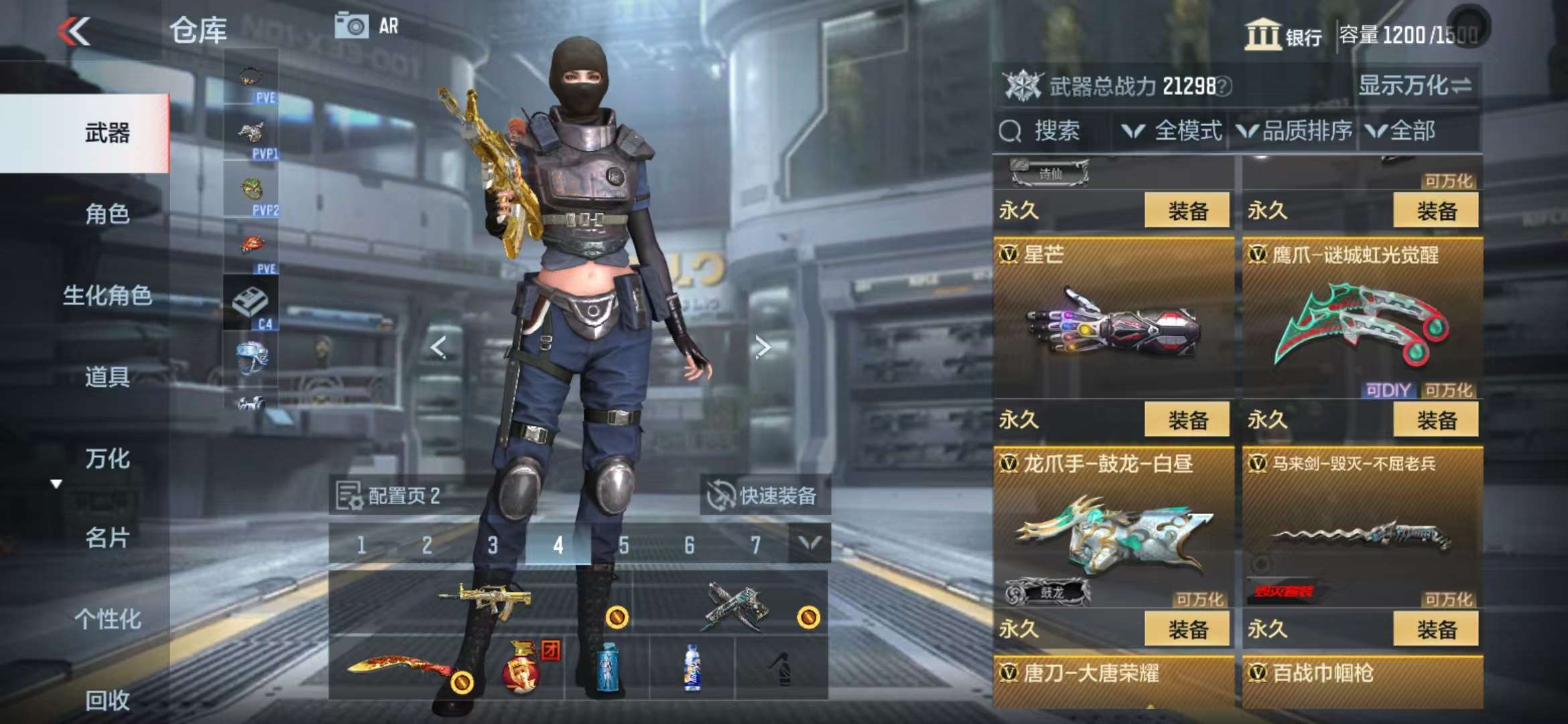Screen dimensions: 1568x724
Task: Open the 名片 name card category
Action: click(x=107, y=538)
